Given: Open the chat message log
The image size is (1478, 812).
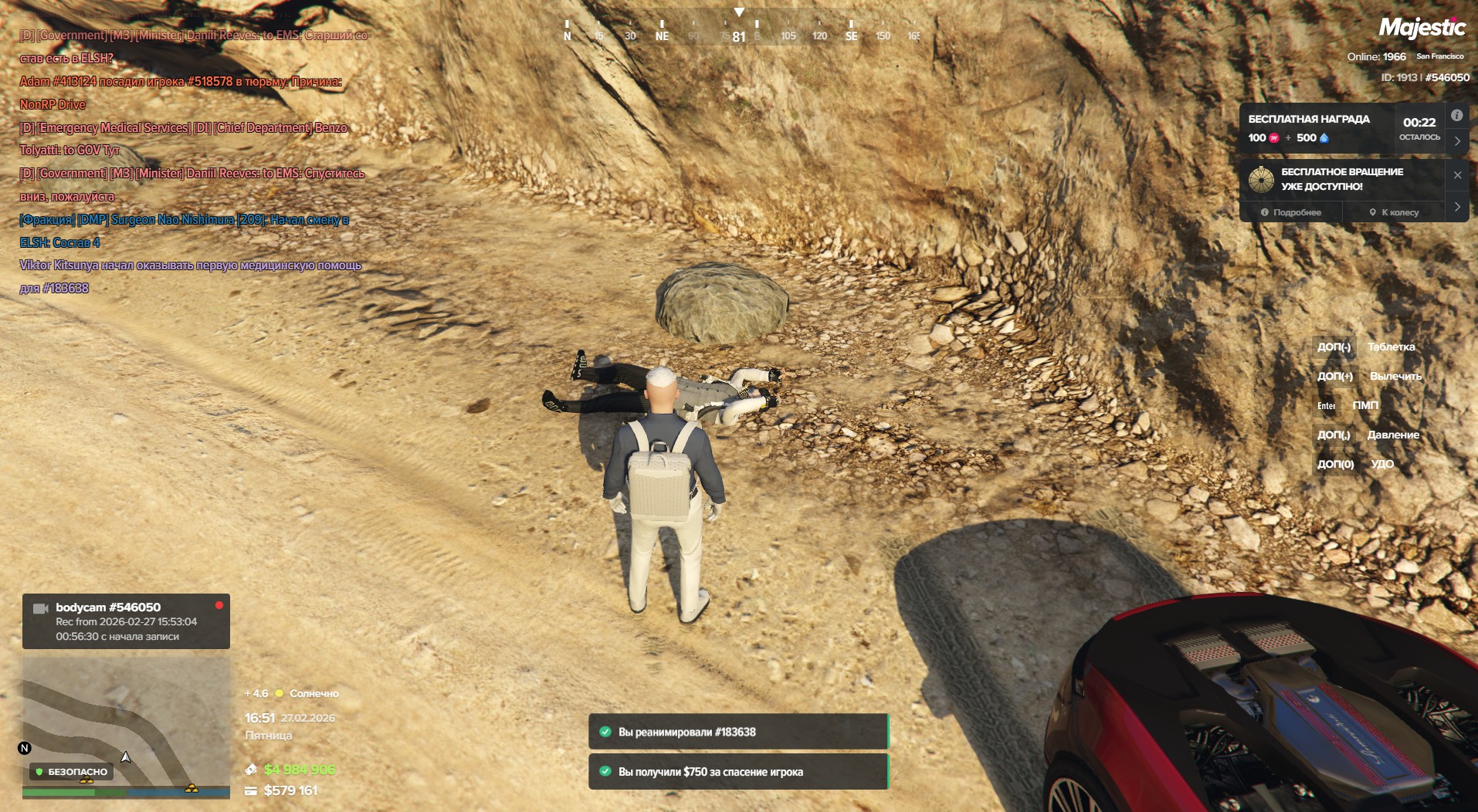Looking at the screenshot, I should click(x=193, y=162).
